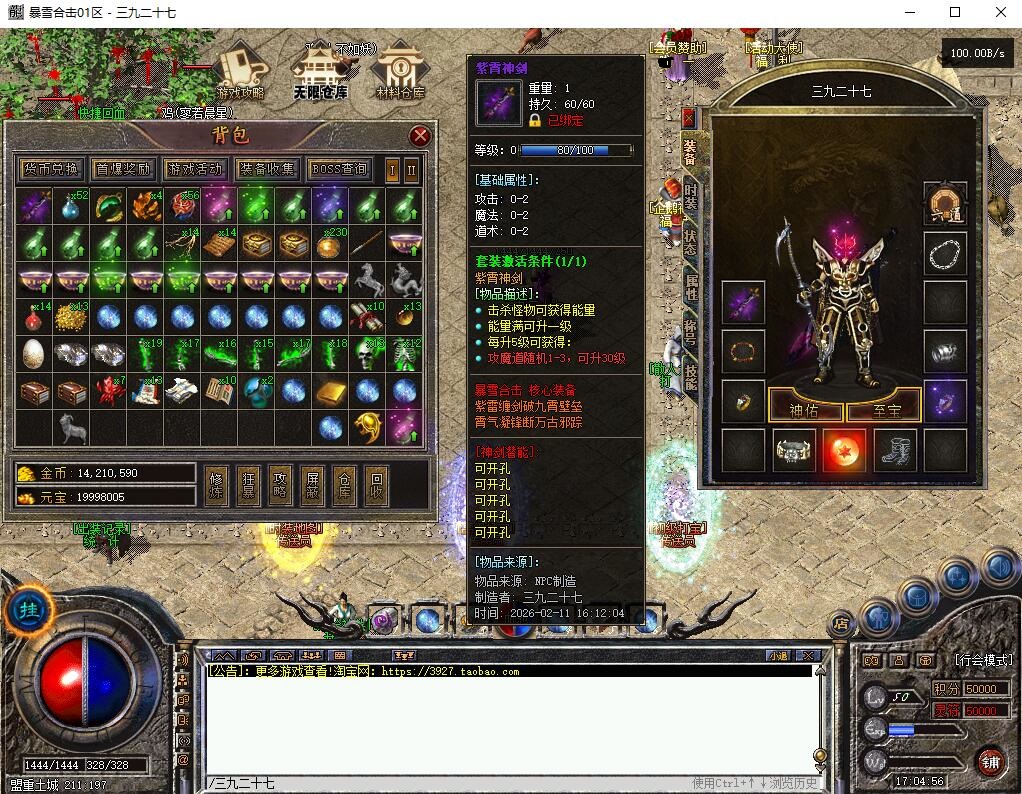Screen dimensions: 1022x794
Task: Open the 游戏活动 events menu
Action: tap(196, 169)
